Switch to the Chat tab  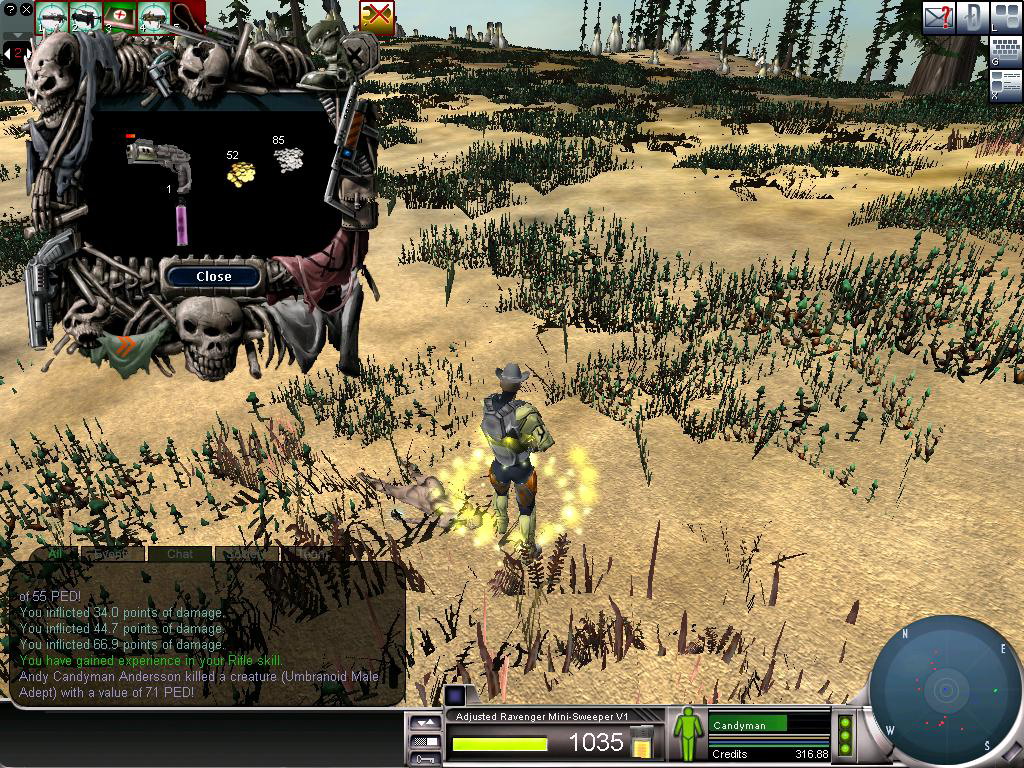180,553
